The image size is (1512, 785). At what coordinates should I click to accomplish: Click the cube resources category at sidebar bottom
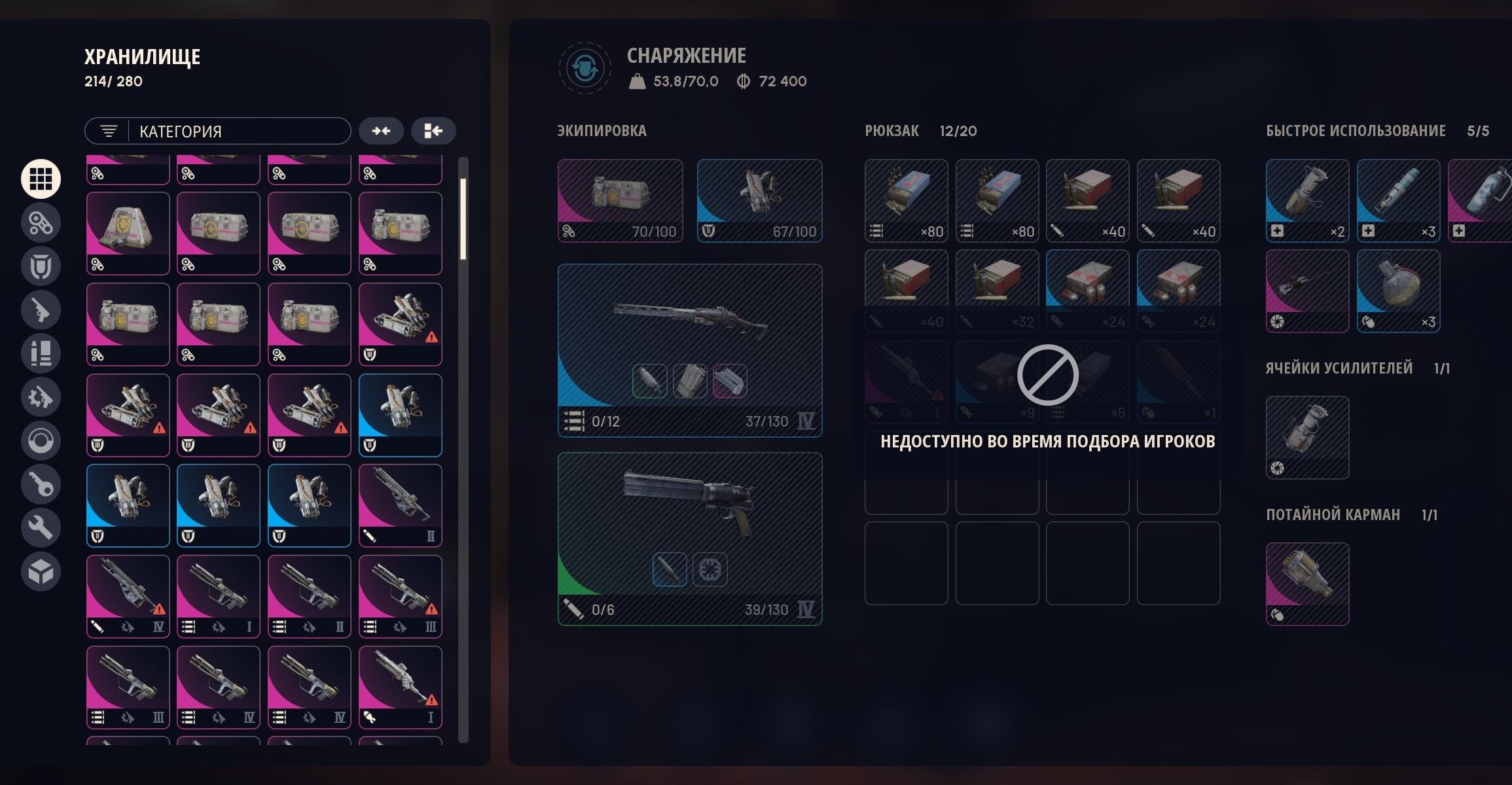coord(41,570)
